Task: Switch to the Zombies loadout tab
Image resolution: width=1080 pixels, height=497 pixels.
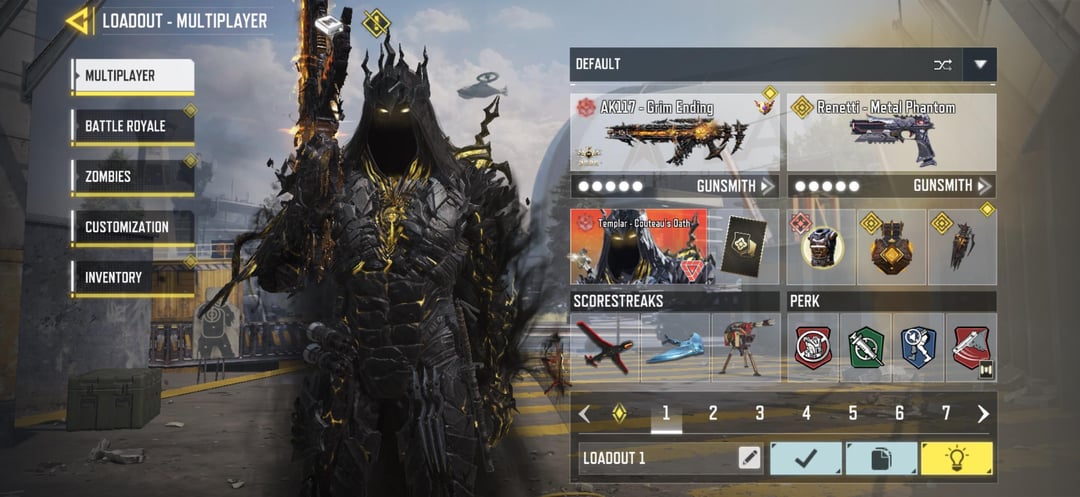Action: point(131,177)
